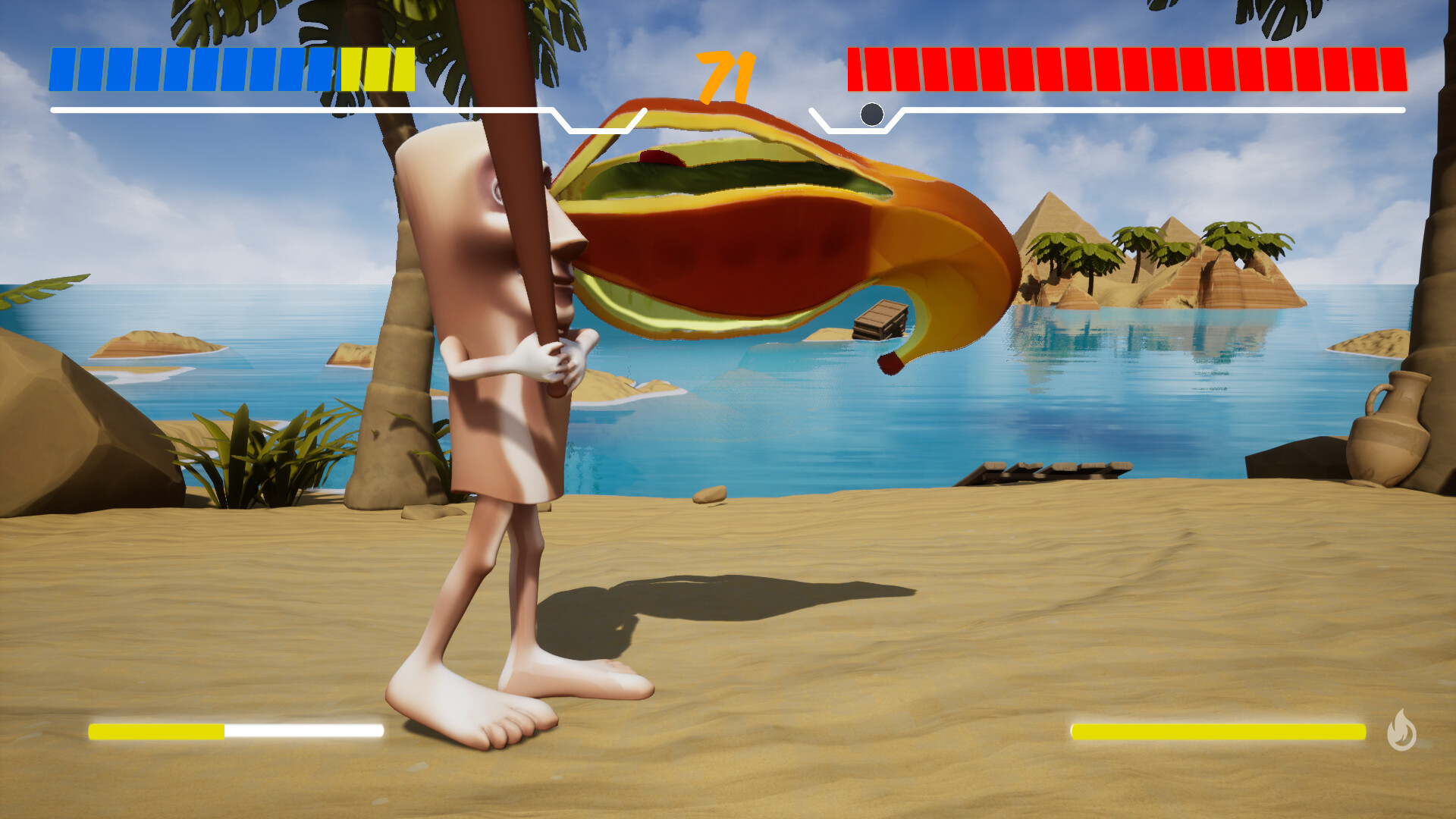Click the right end of the white momentum track

pos(1403,108)
